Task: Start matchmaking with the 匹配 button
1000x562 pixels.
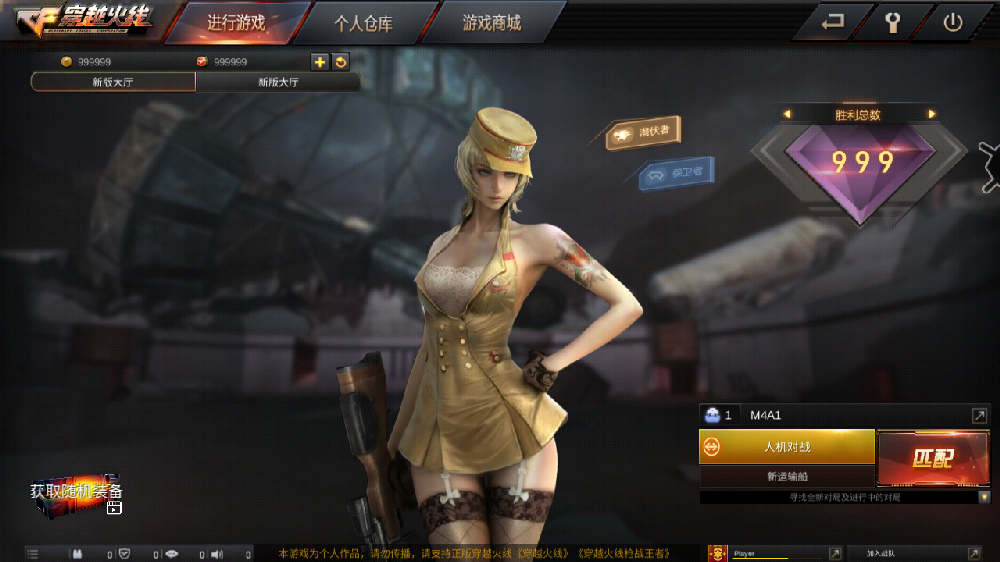Action: pos(933,458)
